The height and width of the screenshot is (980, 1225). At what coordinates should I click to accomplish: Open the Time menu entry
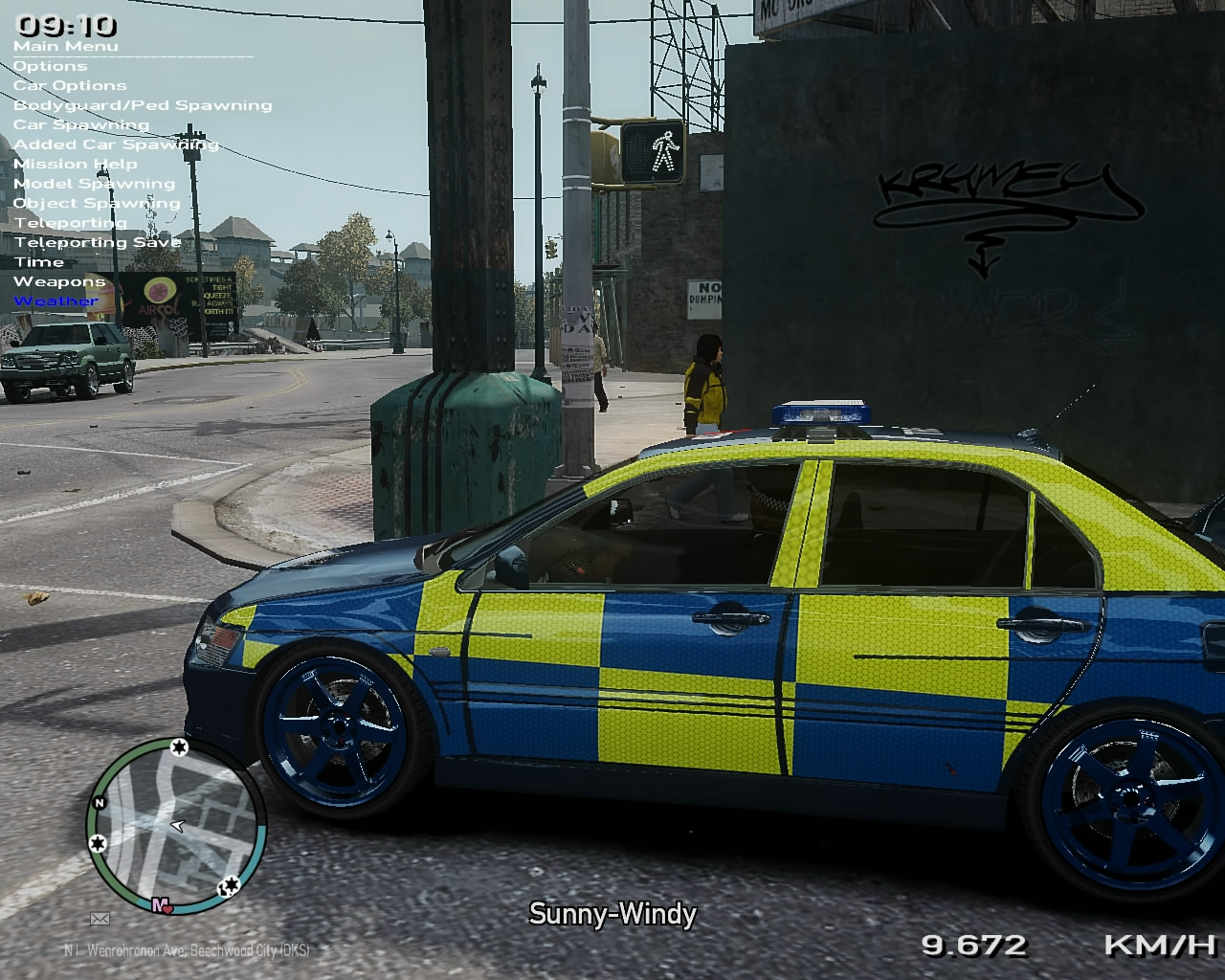pos(38,262)
